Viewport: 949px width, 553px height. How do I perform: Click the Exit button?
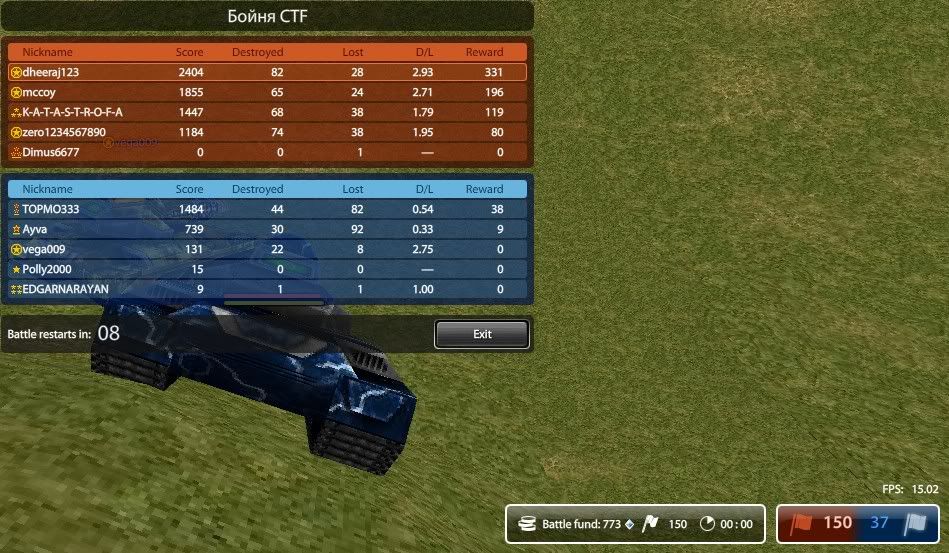(481, 334)
